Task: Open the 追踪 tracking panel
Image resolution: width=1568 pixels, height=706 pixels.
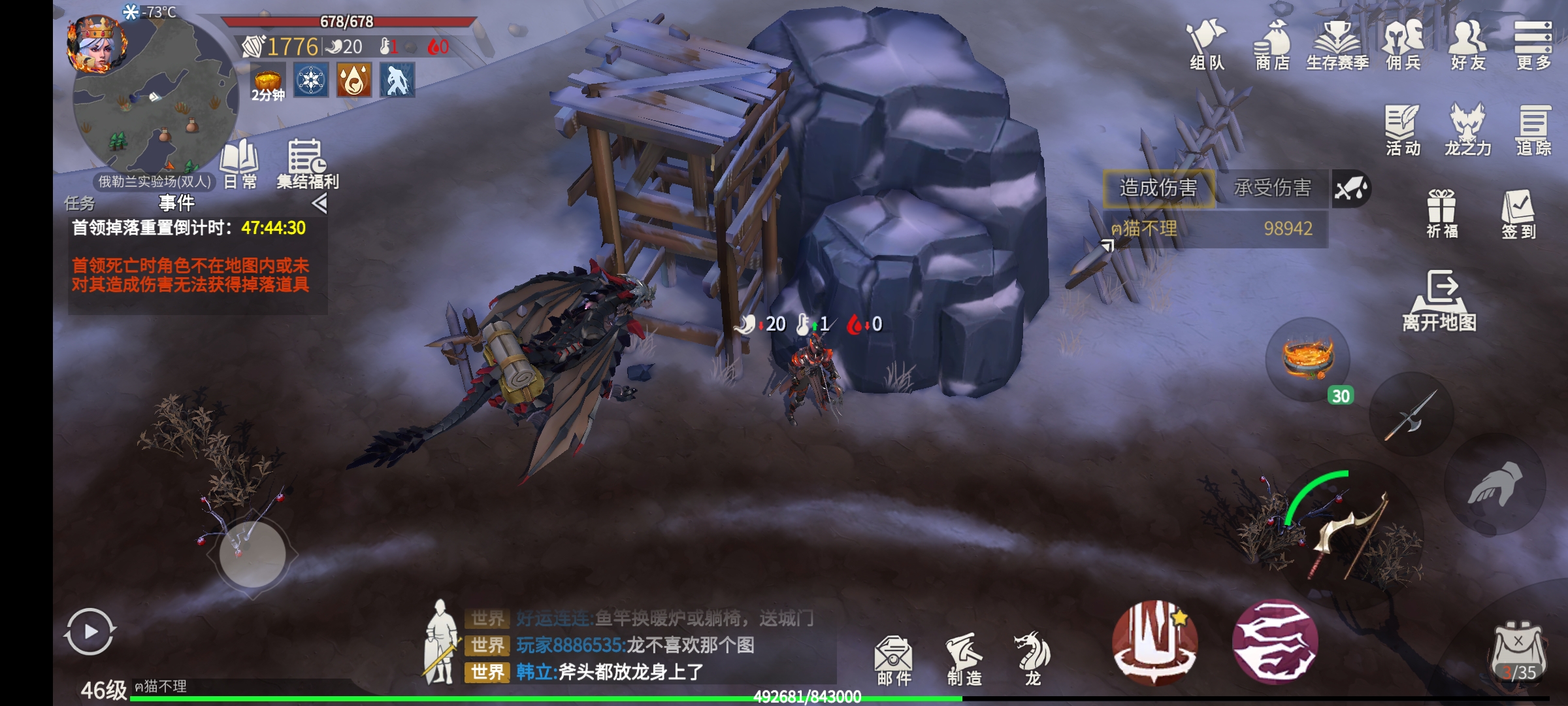Action: 1533,129
